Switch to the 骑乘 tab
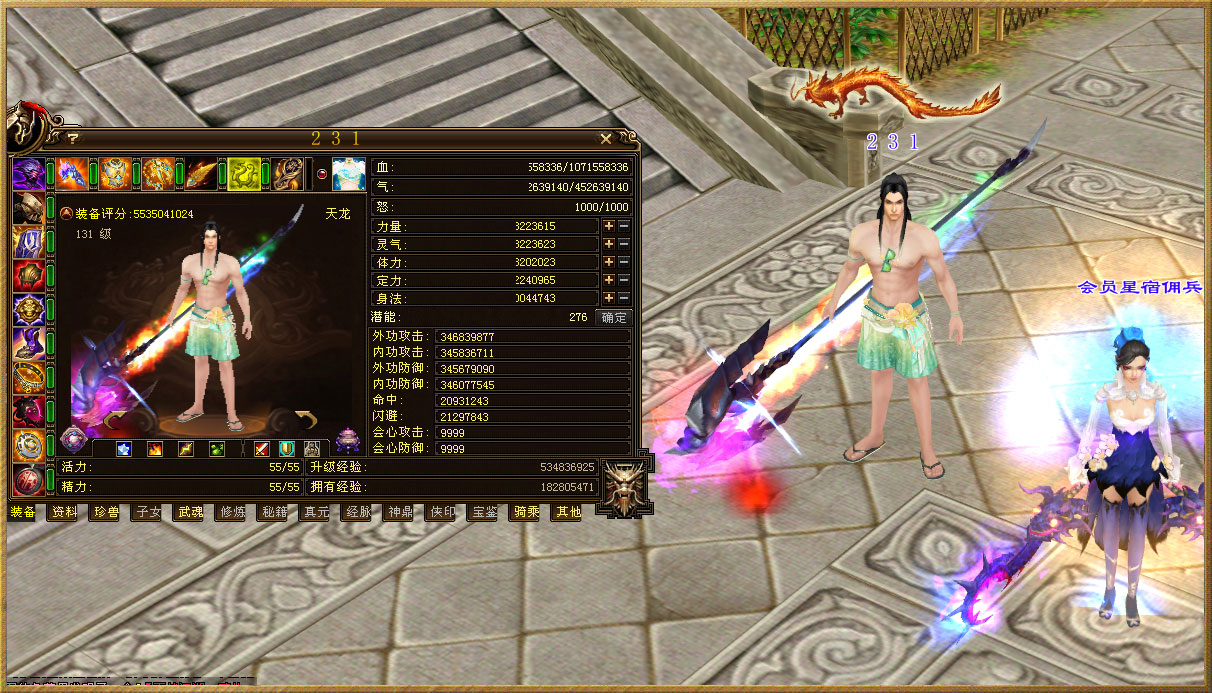1212x693 pixels. coord(526,512)
